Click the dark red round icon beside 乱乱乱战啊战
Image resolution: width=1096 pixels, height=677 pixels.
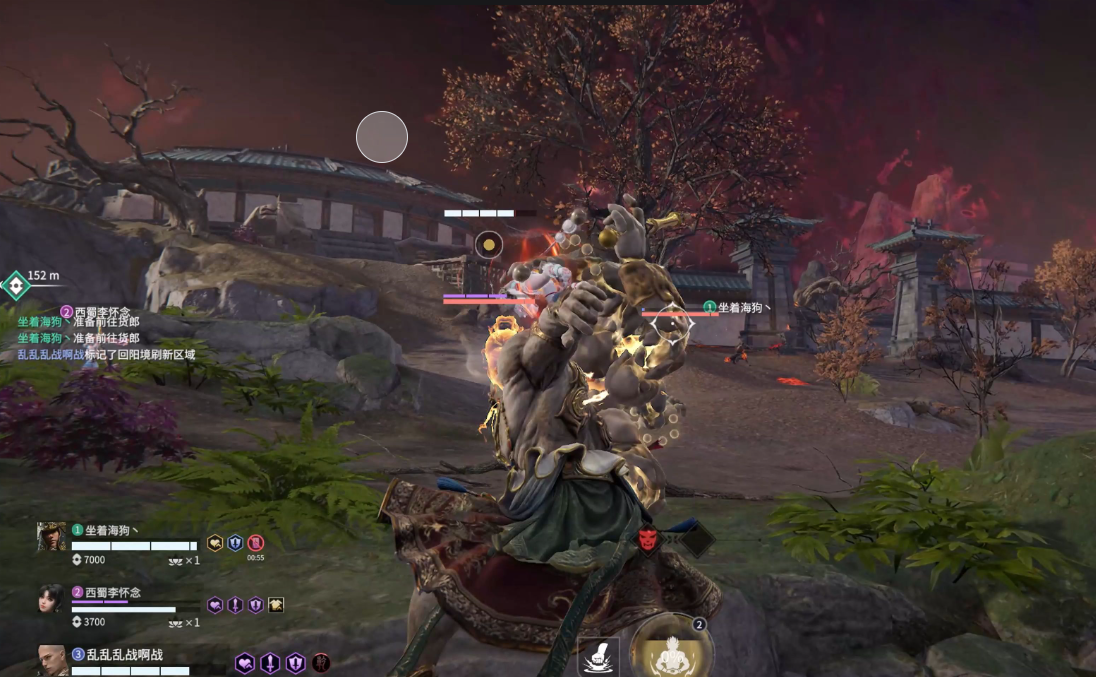click(x=321, y=662)
